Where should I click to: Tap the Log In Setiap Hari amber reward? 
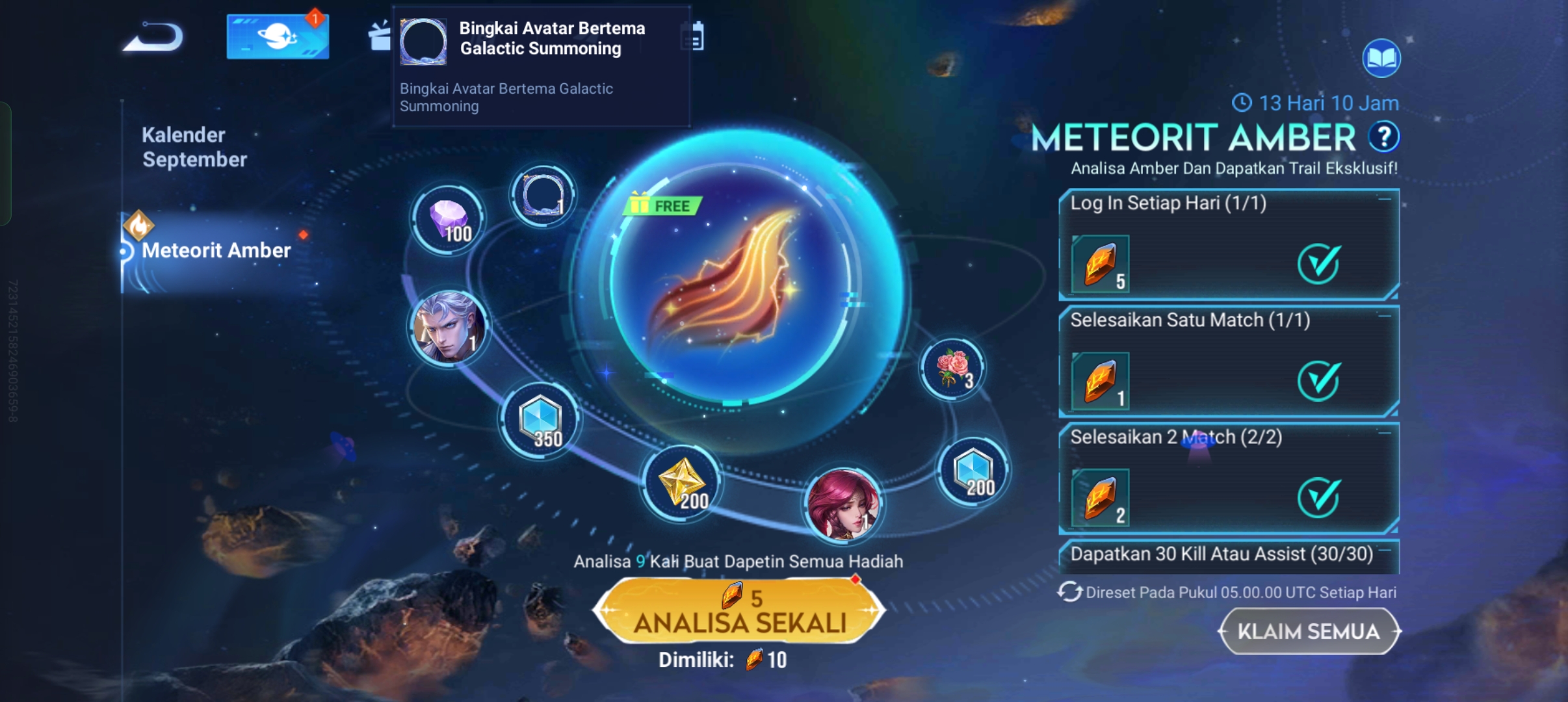click(1100, 265)
